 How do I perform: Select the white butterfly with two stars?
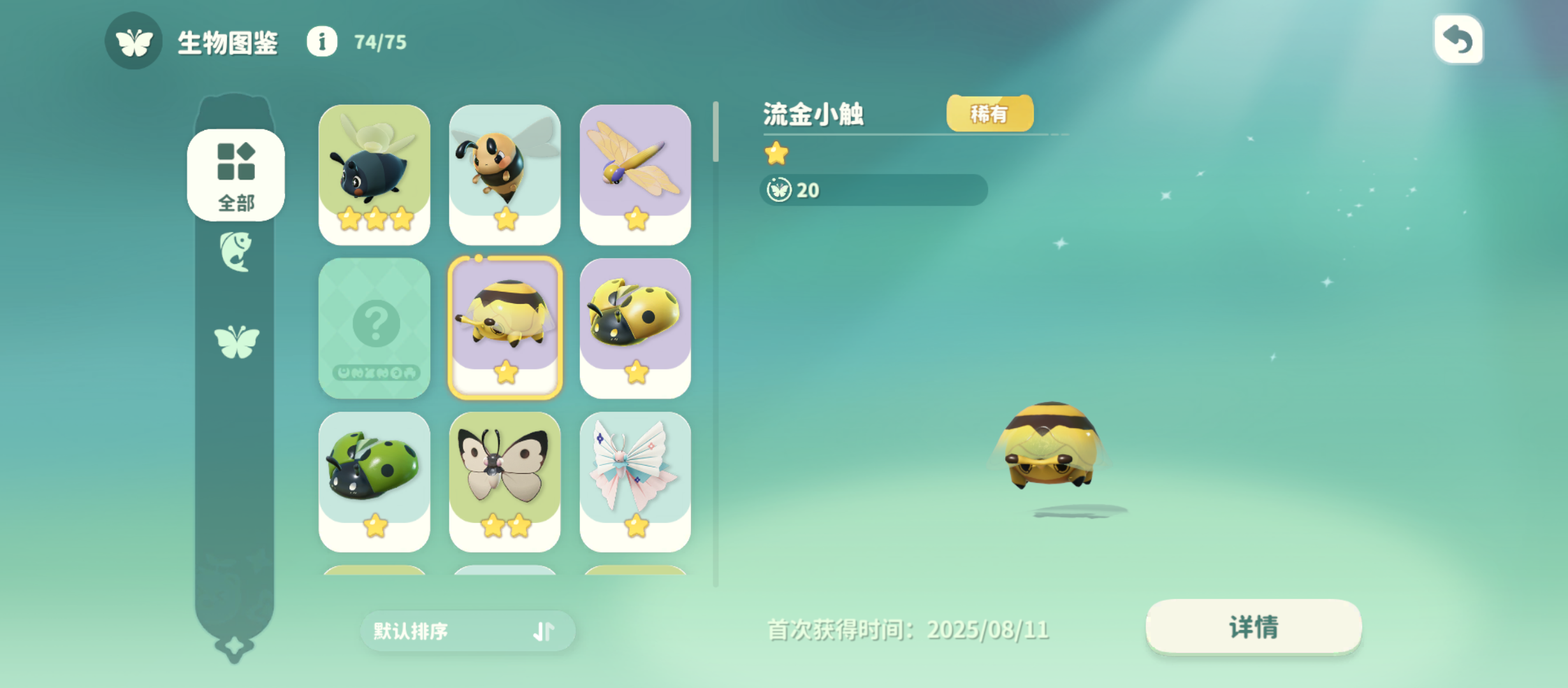click(x=505, y=482)
